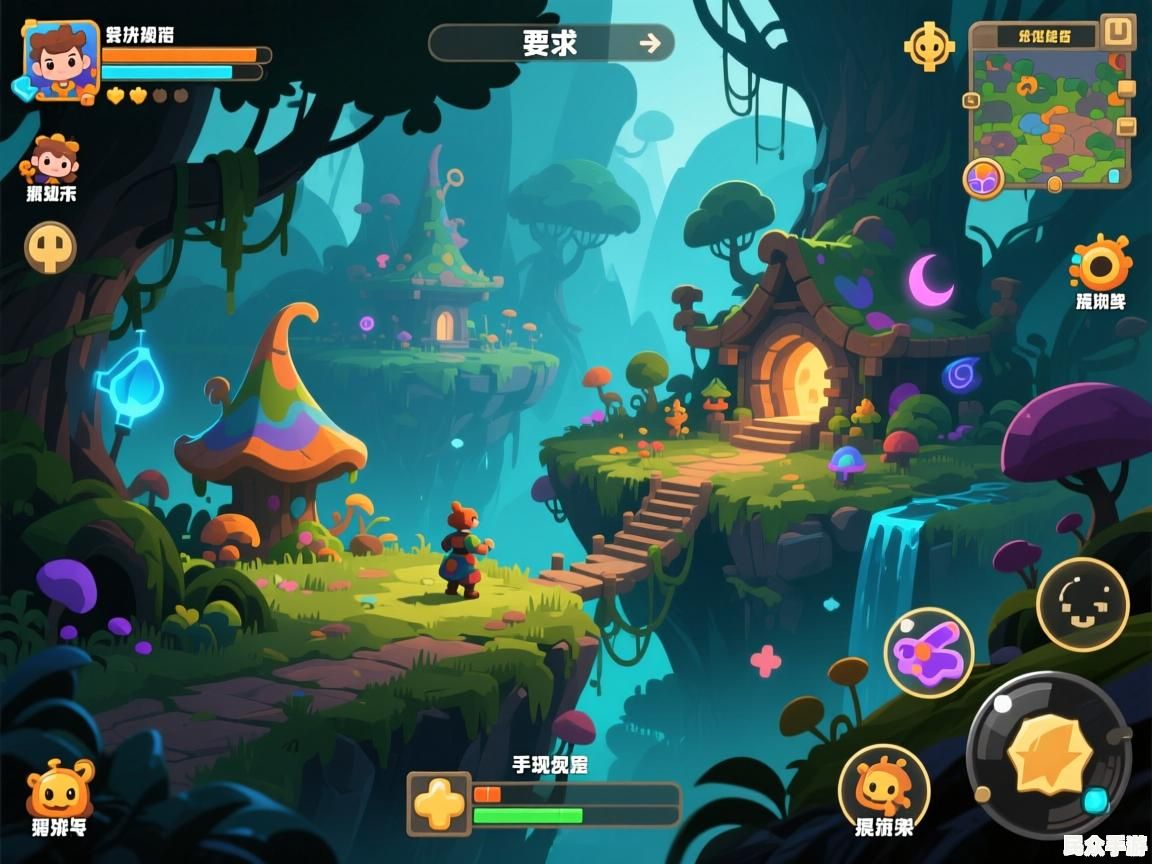This screenshot has width=1152, height=864.
Task: Click the chest-shaped button on minimap edge
Action: click(1127, 126)
